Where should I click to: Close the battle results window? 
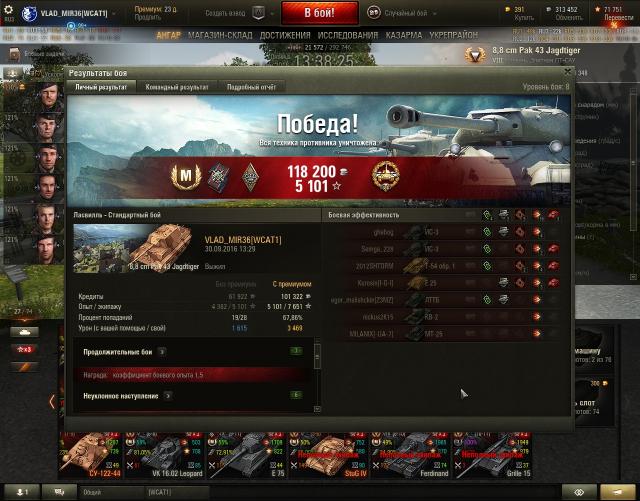566,72
